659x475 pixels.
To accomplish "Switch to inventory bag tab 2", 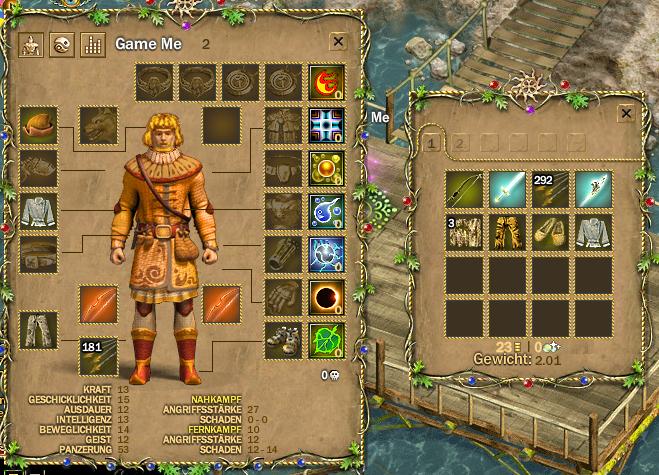I will [460, 143].
